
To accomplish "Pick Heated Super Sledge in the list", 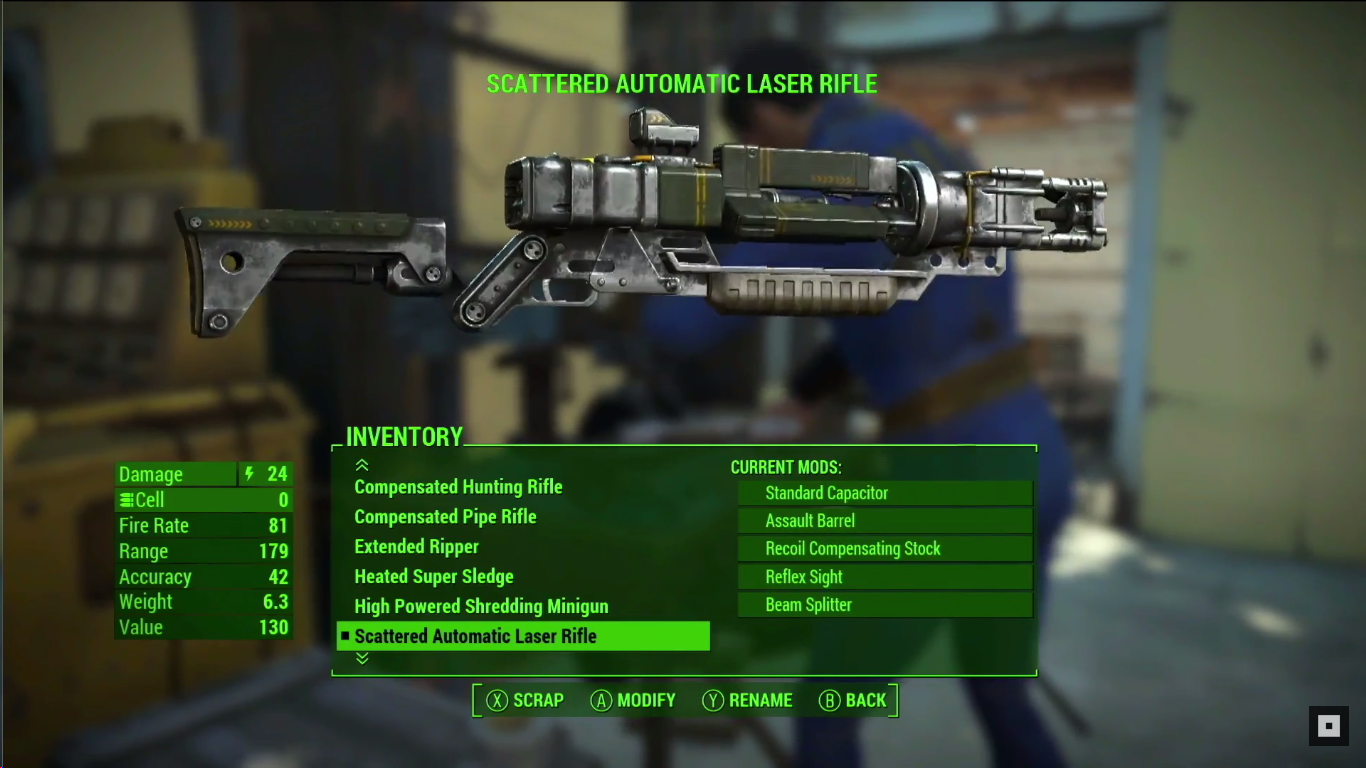I will point(434,577).
